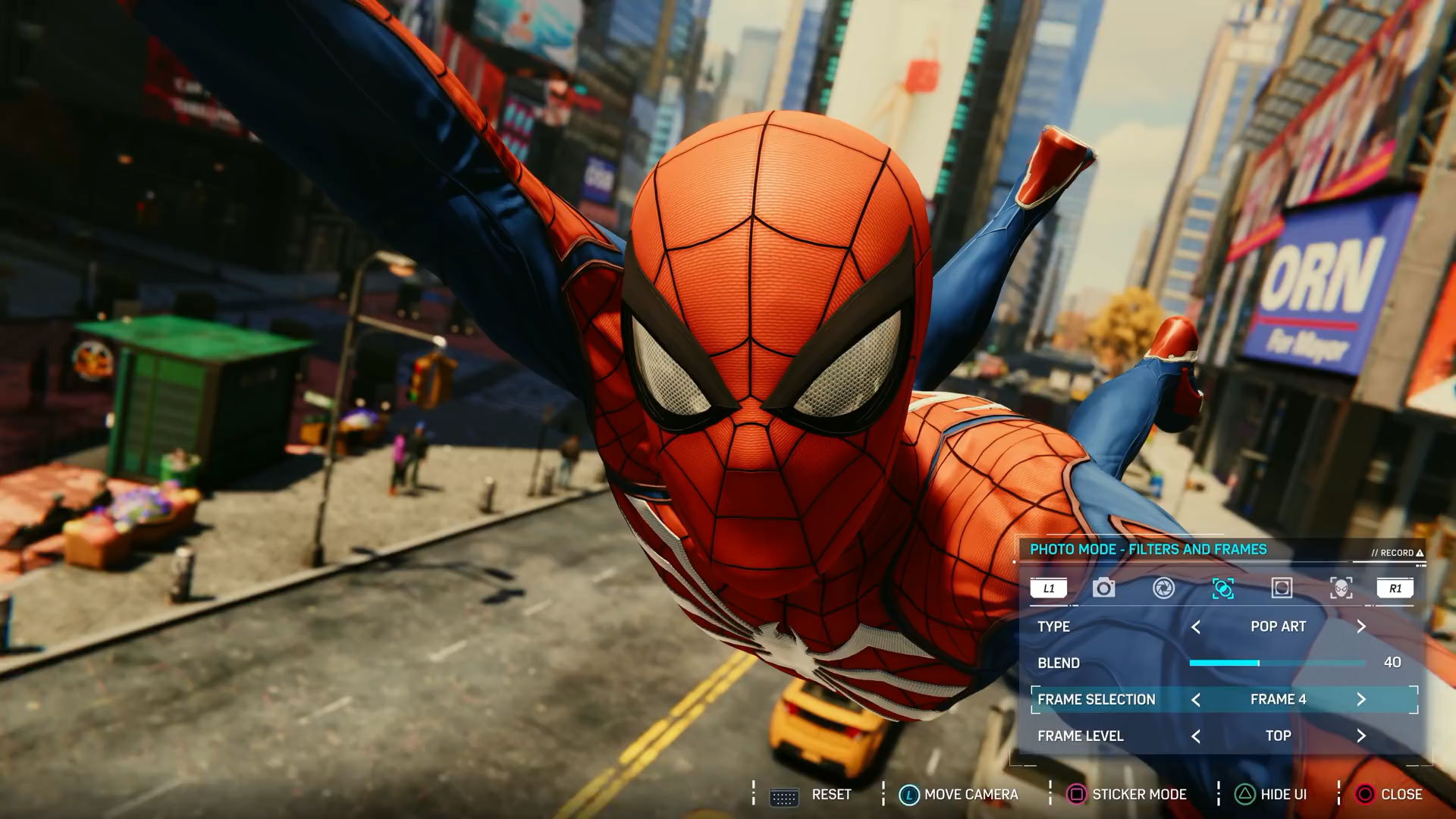Click the left arrow beside Pop Art
The height and width of the screenshot is (819, 1456).
[1196, 626]
